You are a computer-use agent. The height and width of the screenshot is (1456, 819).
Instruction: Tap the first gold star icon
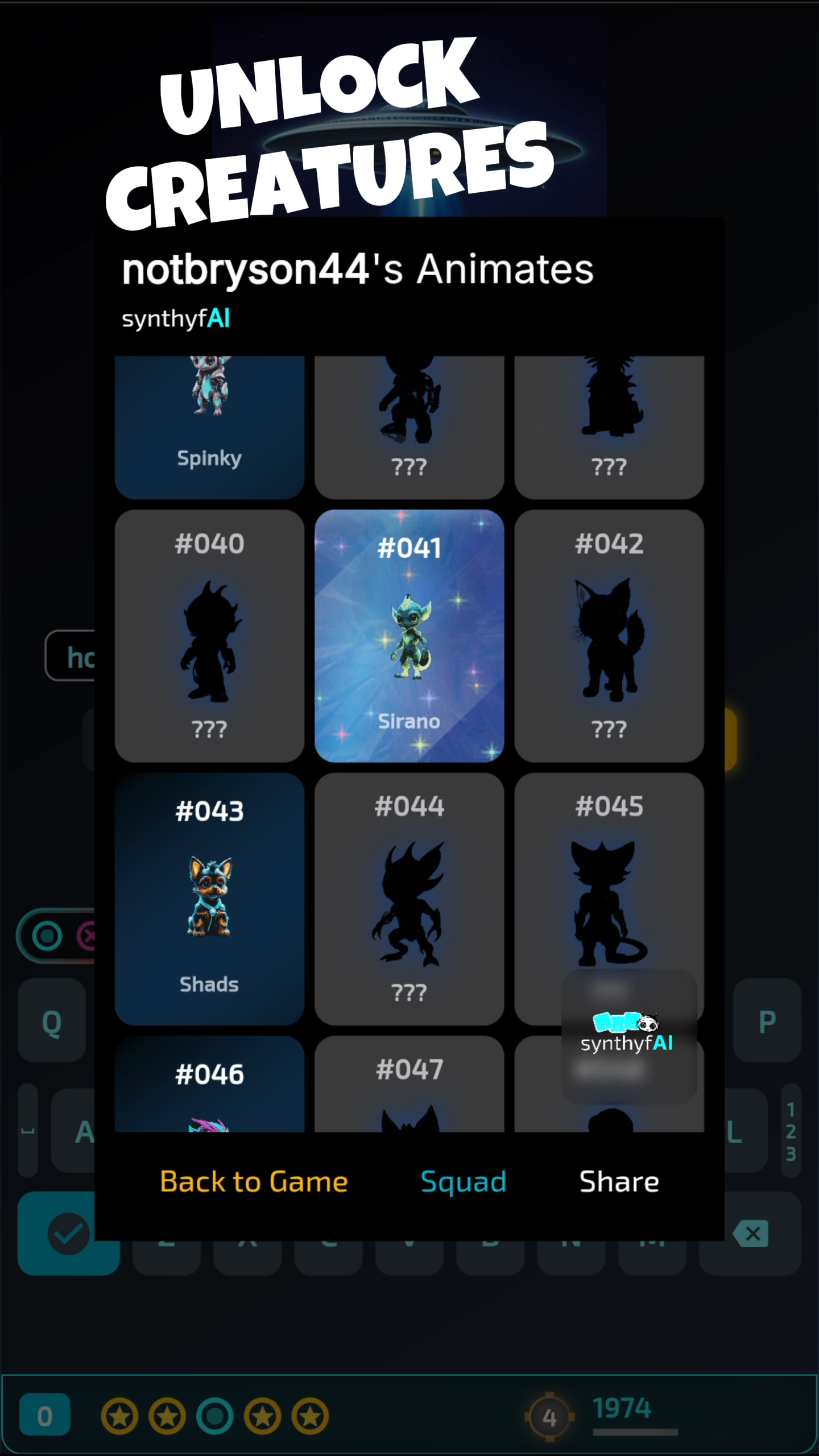pyautogui.click(x=119, y=1416)
